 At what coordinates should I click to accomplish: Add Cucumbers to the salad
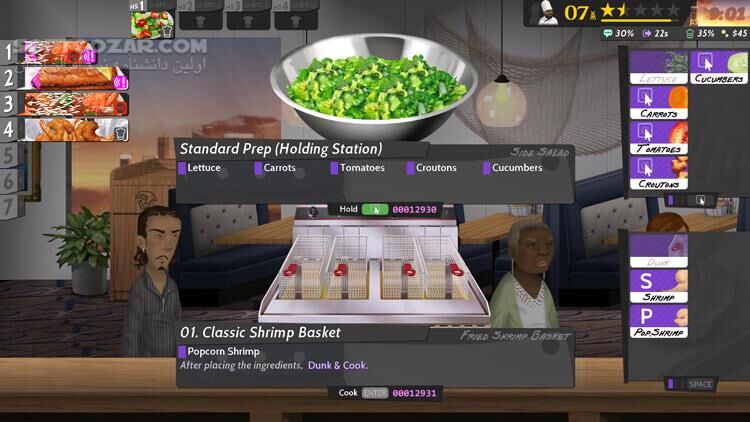coord(718,68)
